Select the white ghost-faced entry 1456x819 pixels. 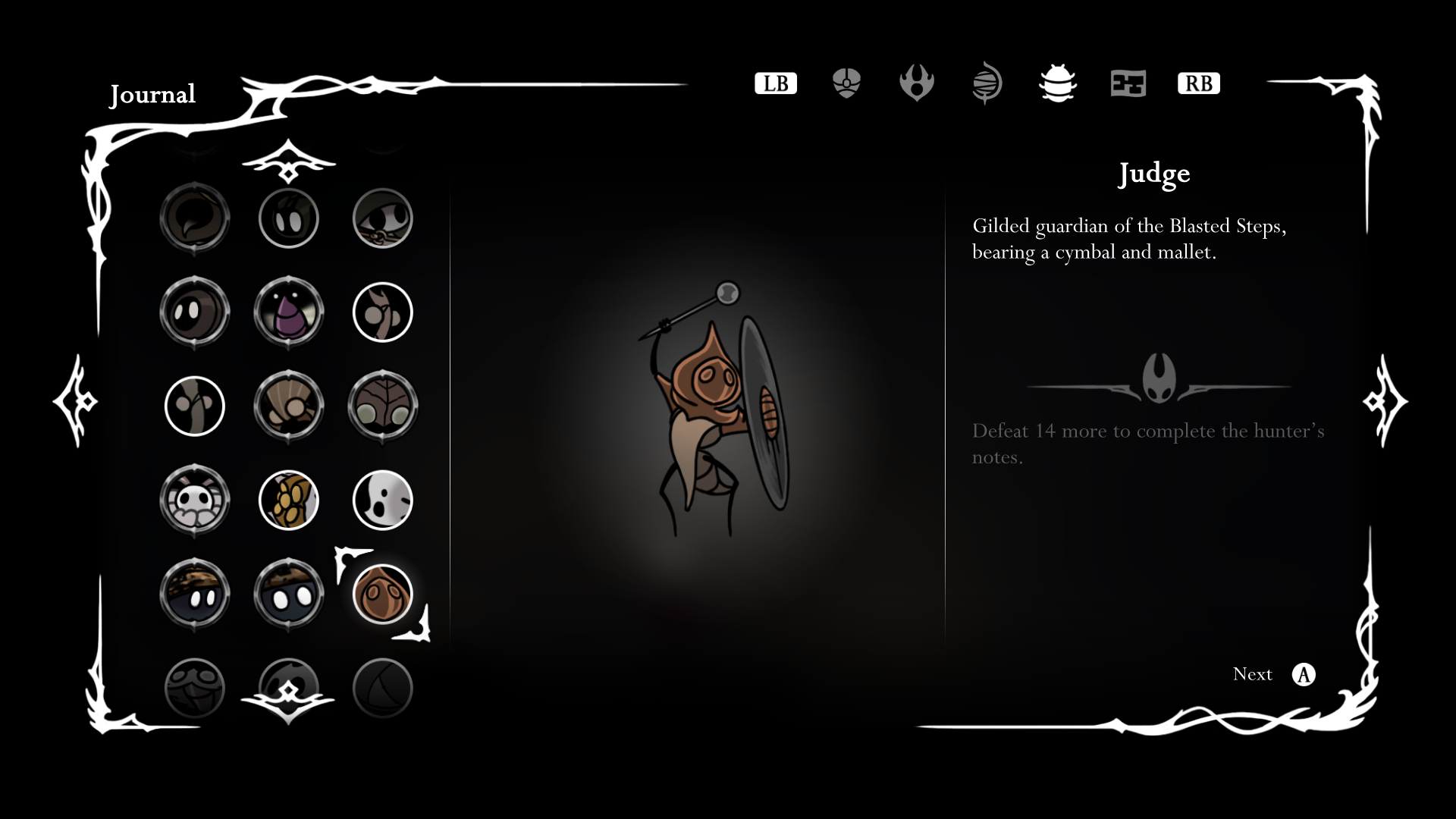pyautogui.click(x=382, y=500)
